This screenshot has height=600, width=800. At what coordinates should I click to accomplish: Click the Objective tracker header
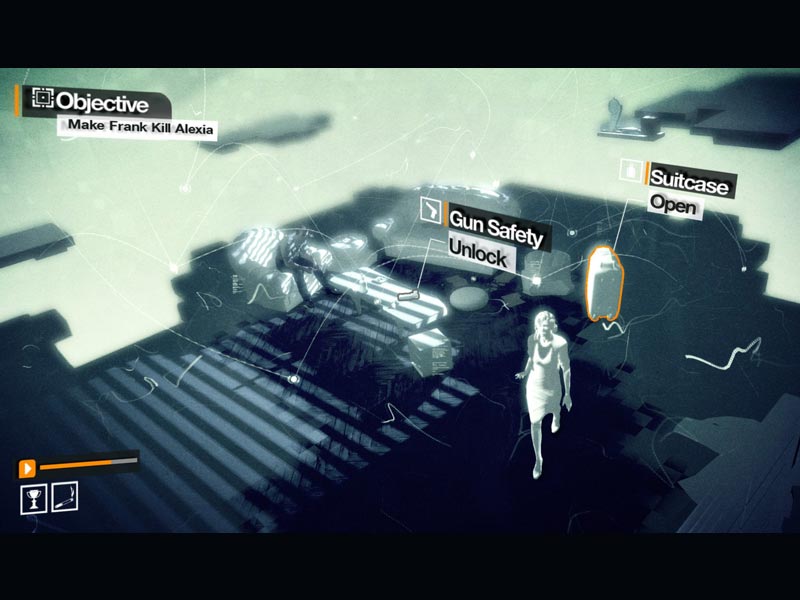pos(102,102)
